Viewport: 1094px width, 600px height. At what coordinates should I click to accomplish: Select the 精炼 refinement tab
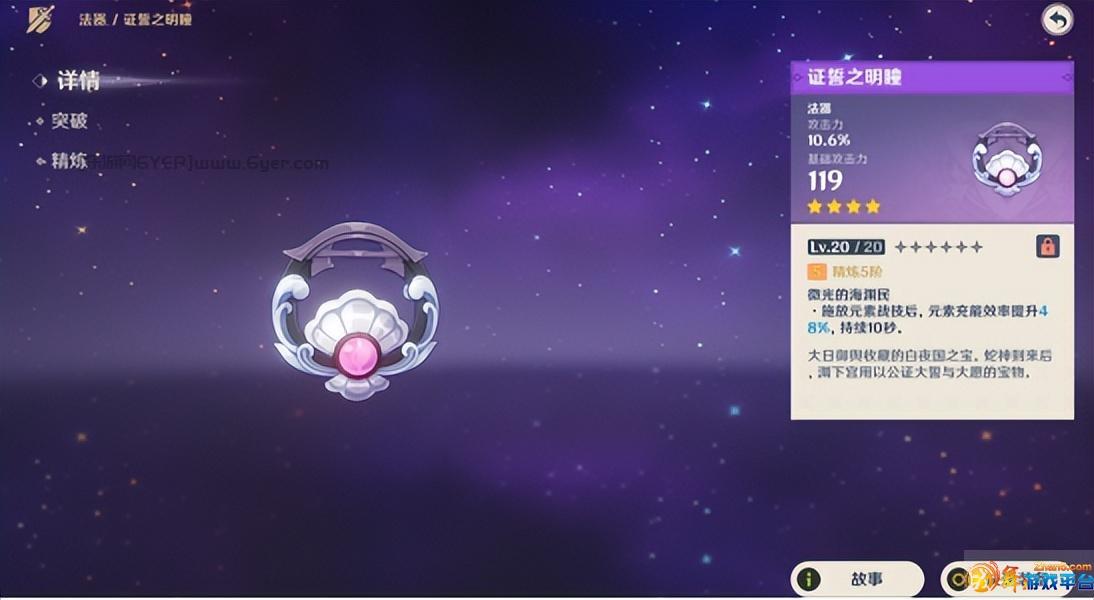(69, 160)
